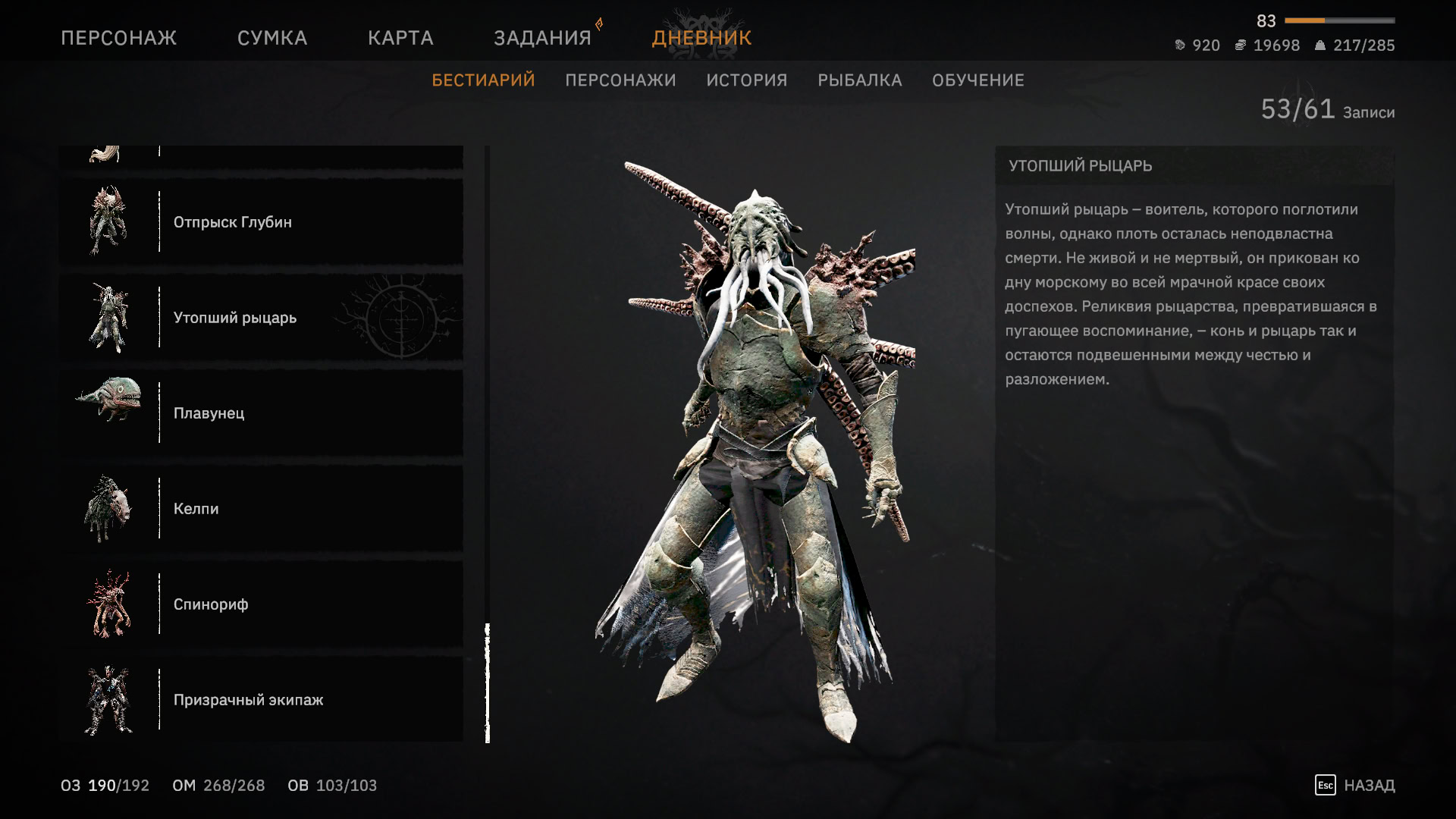Go to the Задания tab
The width and height of the screenshot is (1456, 819).
[542, 38]
